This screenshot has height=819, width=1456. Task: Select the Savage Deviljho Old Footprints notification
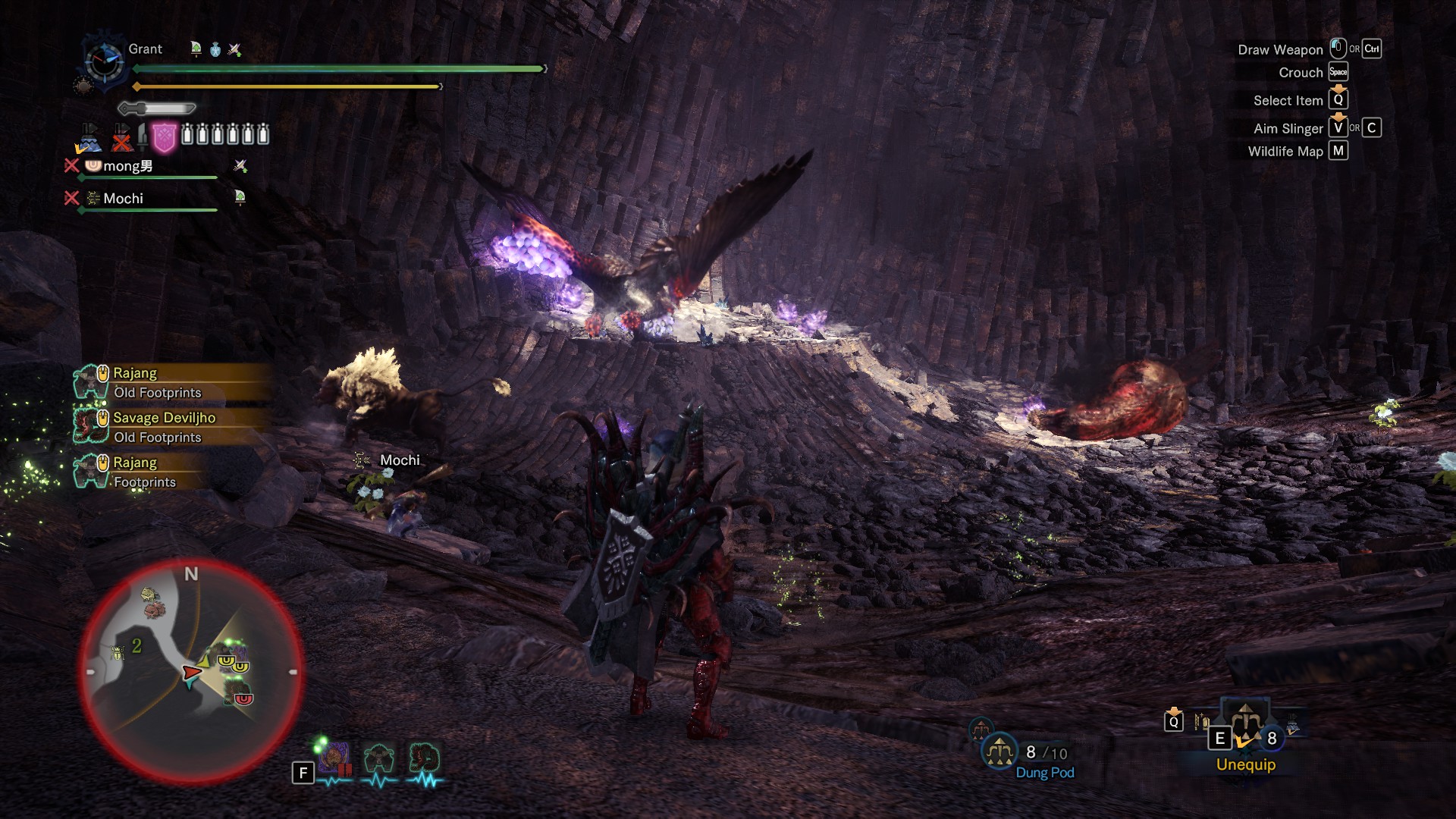164,427
